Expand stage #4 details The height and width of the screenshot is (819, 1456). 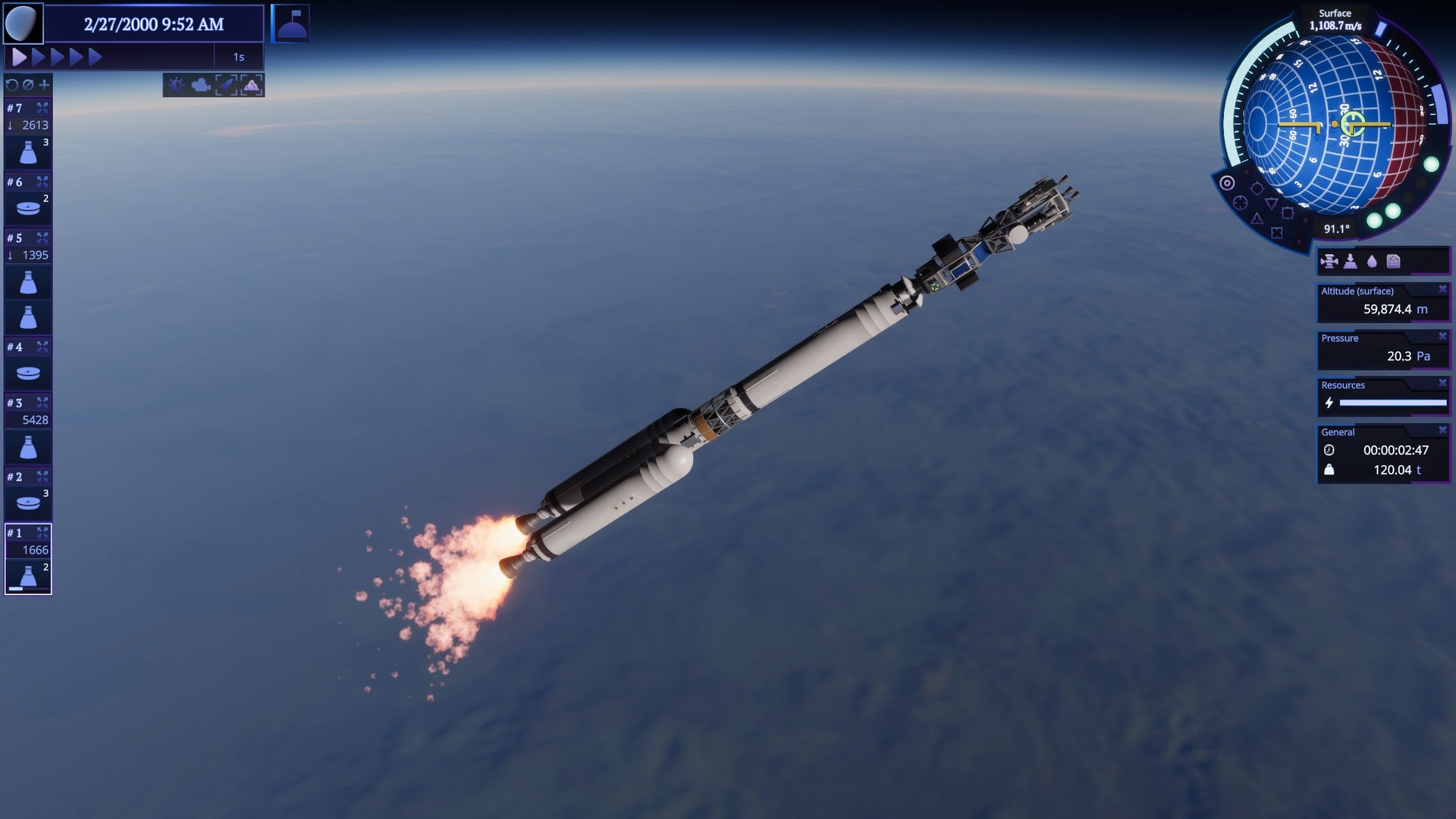point(41,347)
